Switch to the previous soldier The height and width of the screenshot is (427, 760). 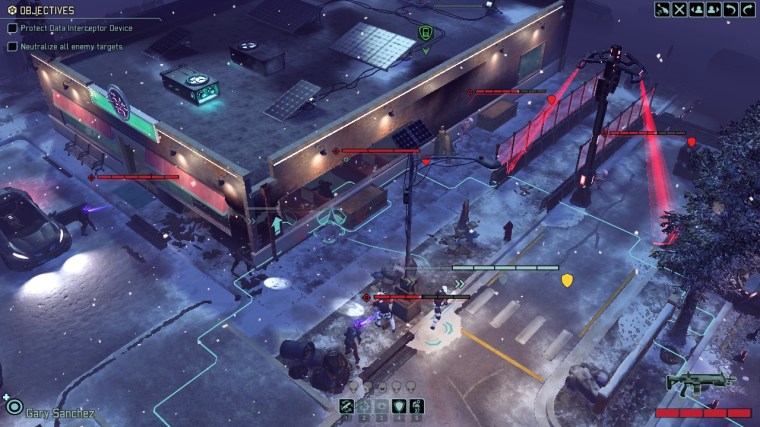pyautogui.click(x=697, y=10)
